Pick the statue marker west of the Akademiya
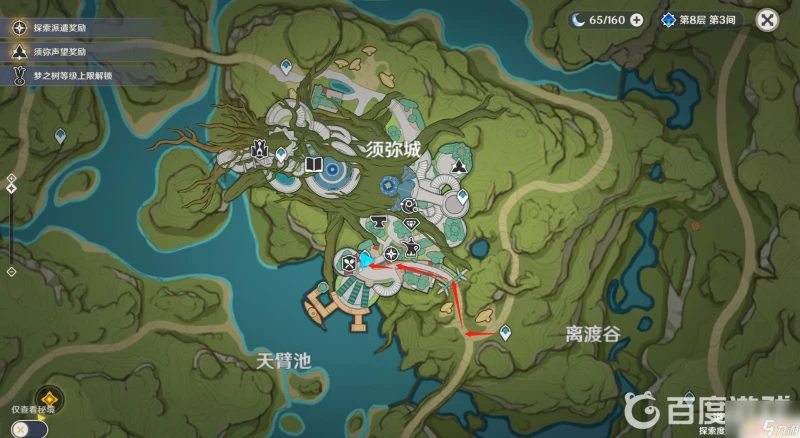This screenshot has width=800, height=438. tap(261, 150)
